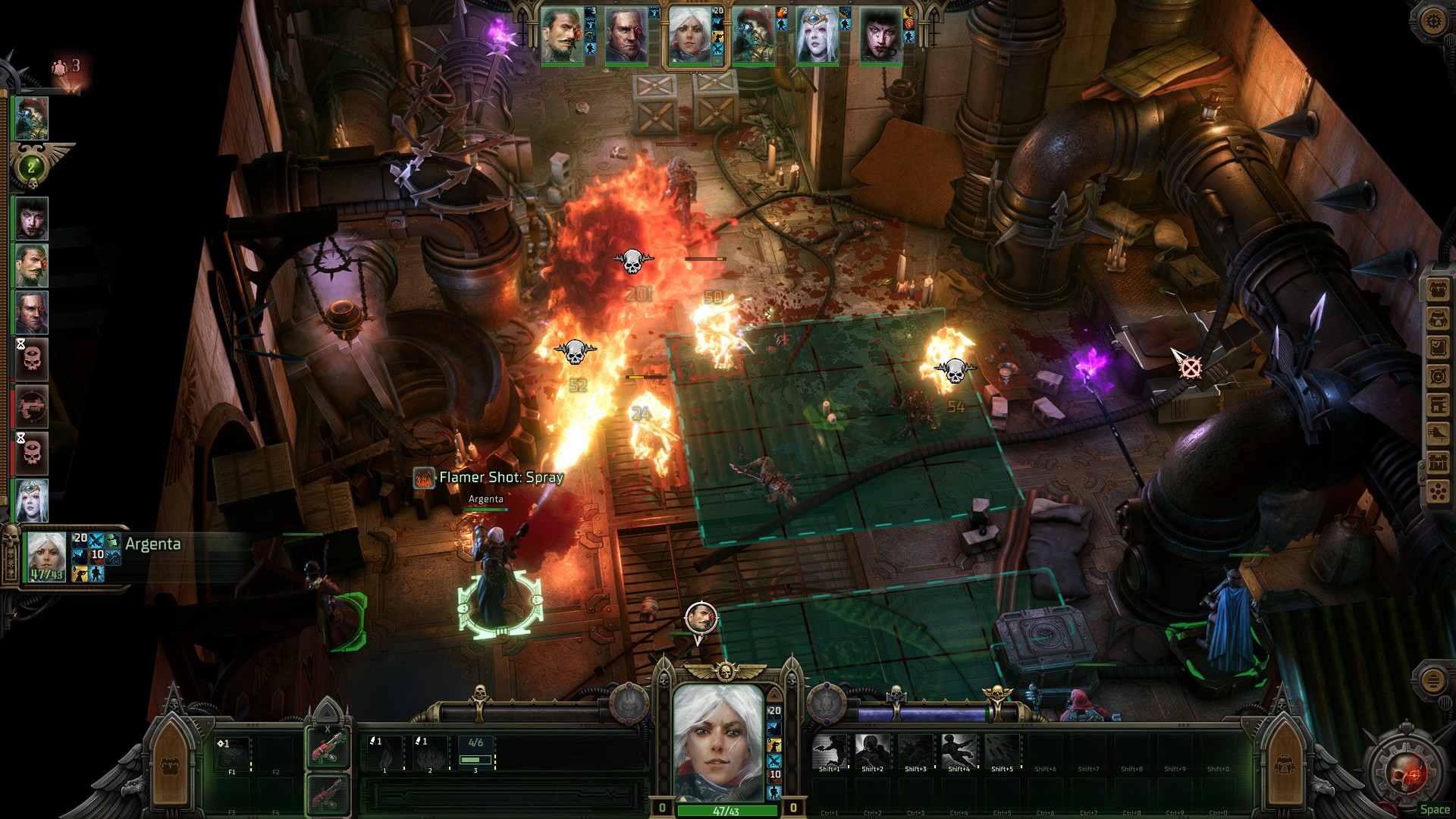This screenshot has height=819, width=1456.
Task: Expand the arrow above the weapon sets
Action: pos(328,713)
